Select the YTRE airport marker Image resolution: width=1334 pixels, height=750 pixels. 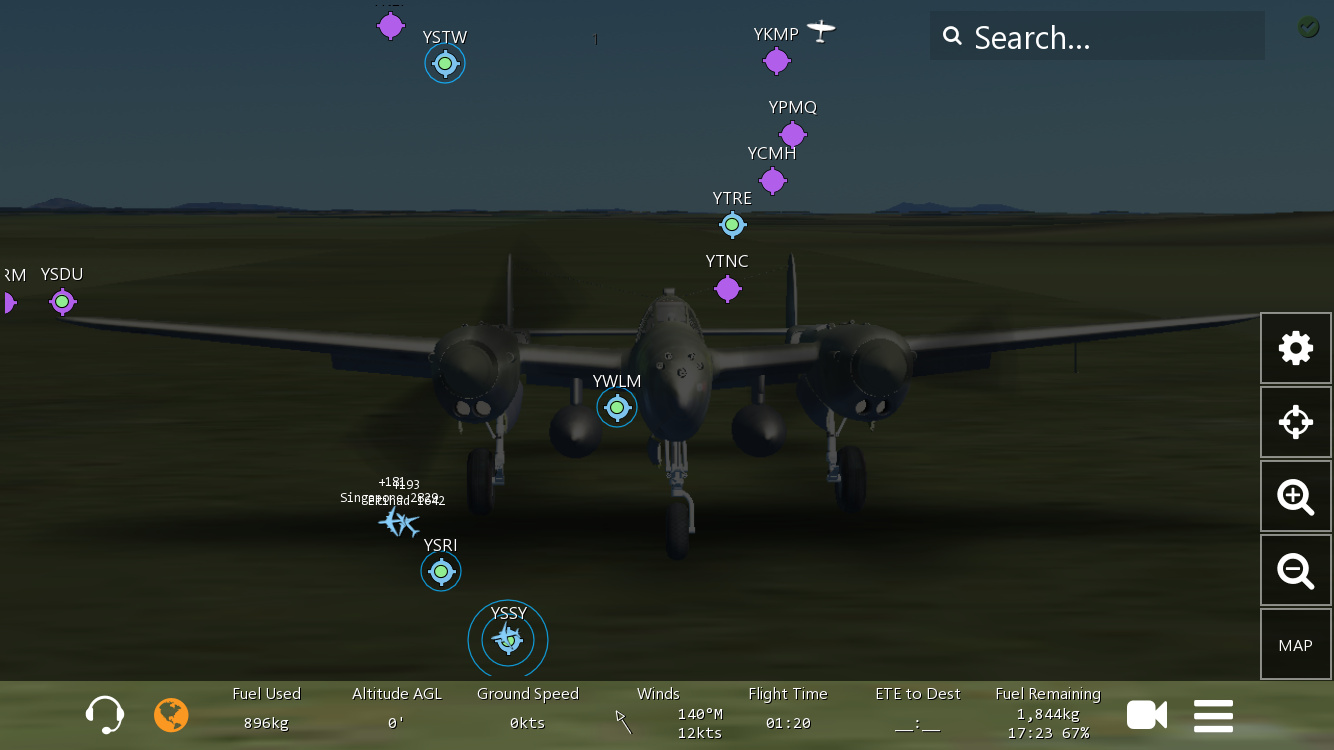point(732,225)
